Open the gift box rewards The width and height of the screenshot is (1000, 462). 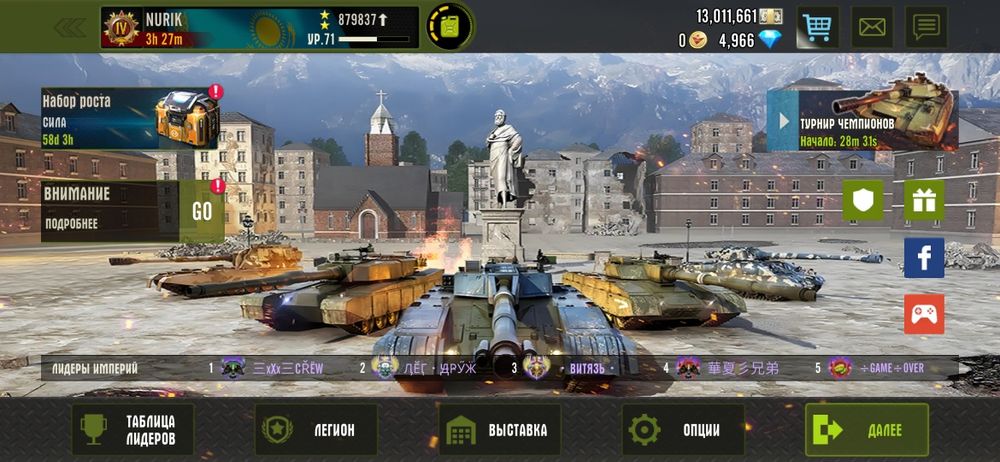[x=924, y=200]
